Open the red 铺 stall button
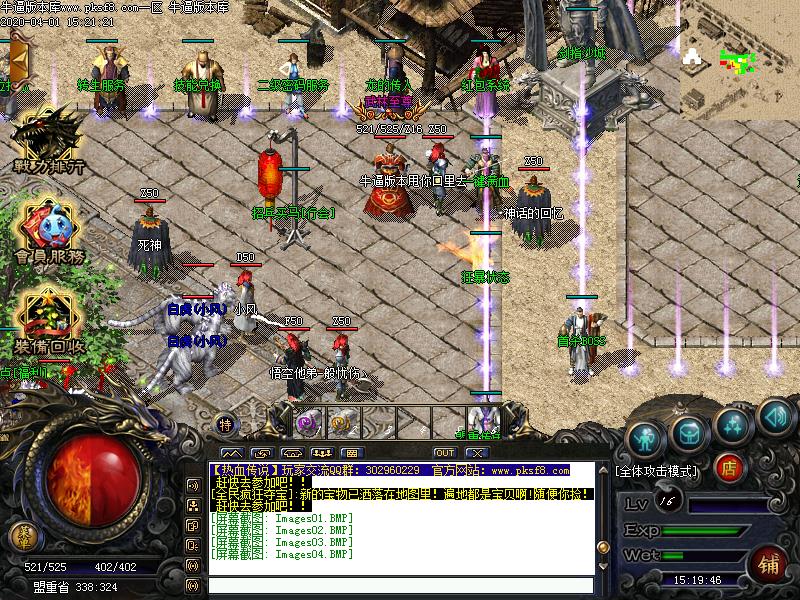Image resolution: width=800 pixels, height=600 pixels. (x=767, y=561)
